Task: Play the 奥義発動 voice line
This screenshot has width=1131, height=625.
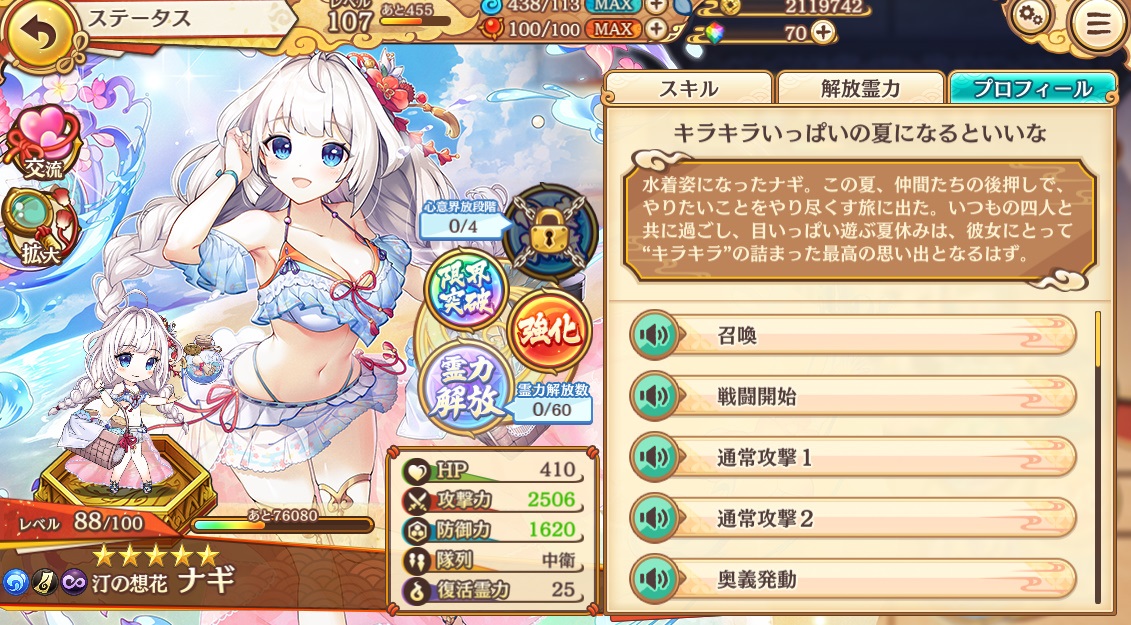Action: click(x=654, y=580)
